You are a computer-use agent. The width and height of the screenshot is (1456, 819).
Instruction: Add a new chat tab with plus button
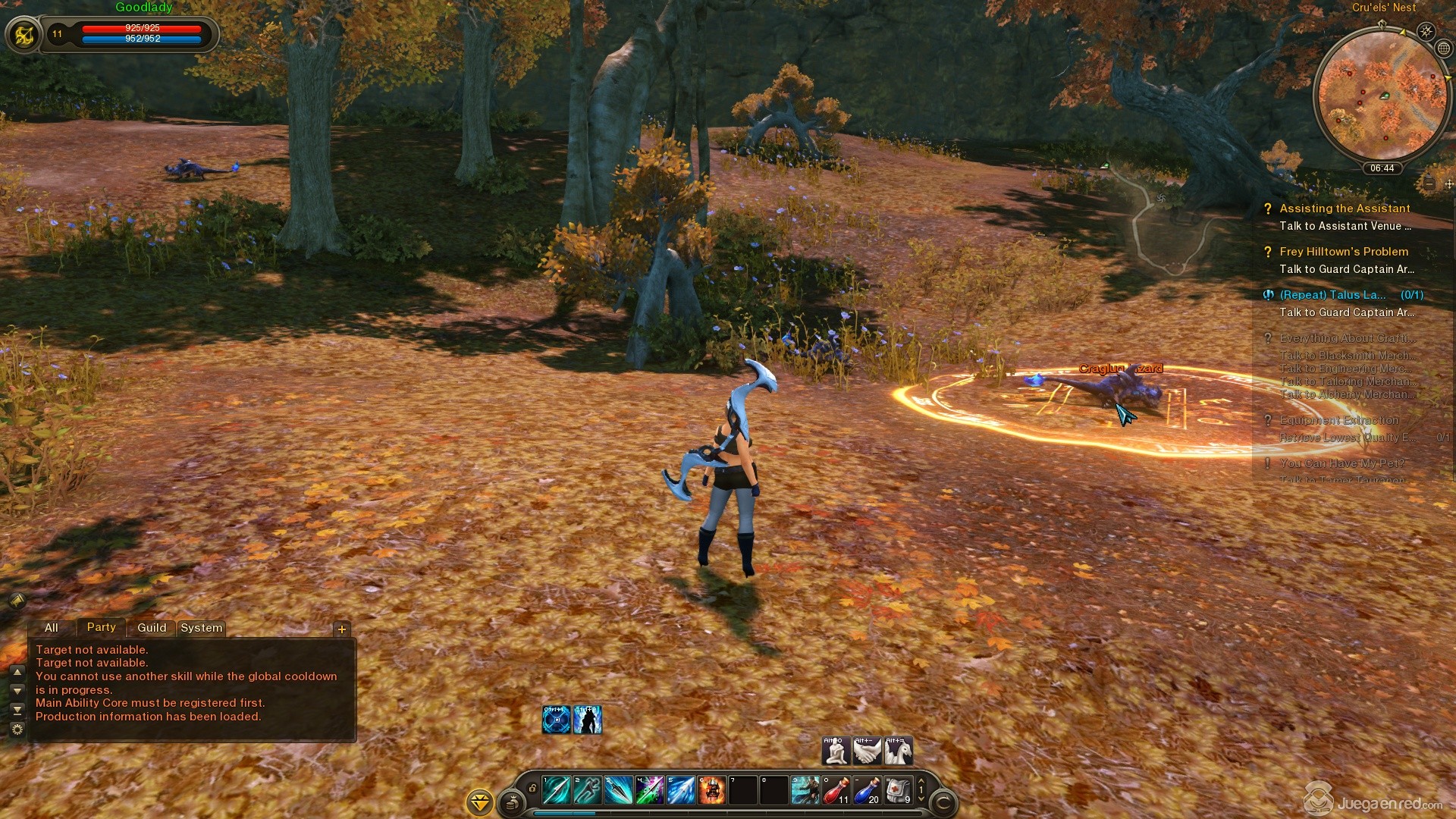tap(342, 629)
